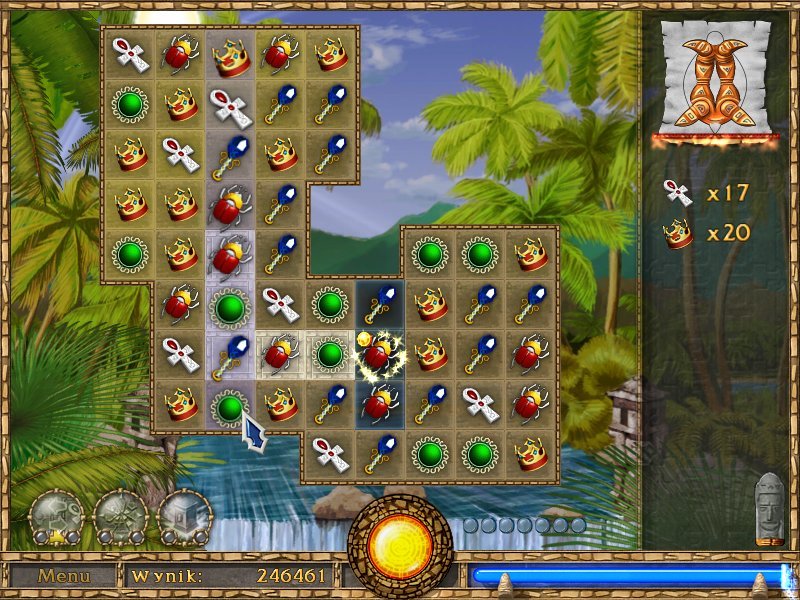This screenshot has width=800, height=600.
Task: Activate the arrows power-up orb
Action: click(x=56, y=517)
